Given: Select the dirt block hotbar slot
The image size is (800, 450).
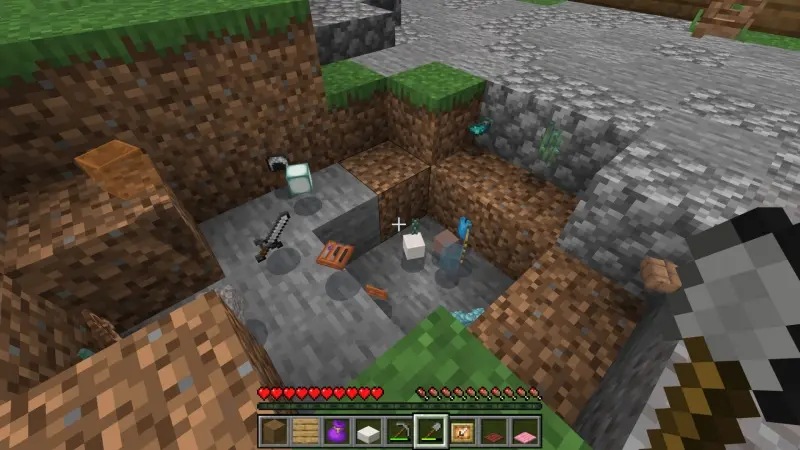Looking at the screenshot, I should point(274,432).
